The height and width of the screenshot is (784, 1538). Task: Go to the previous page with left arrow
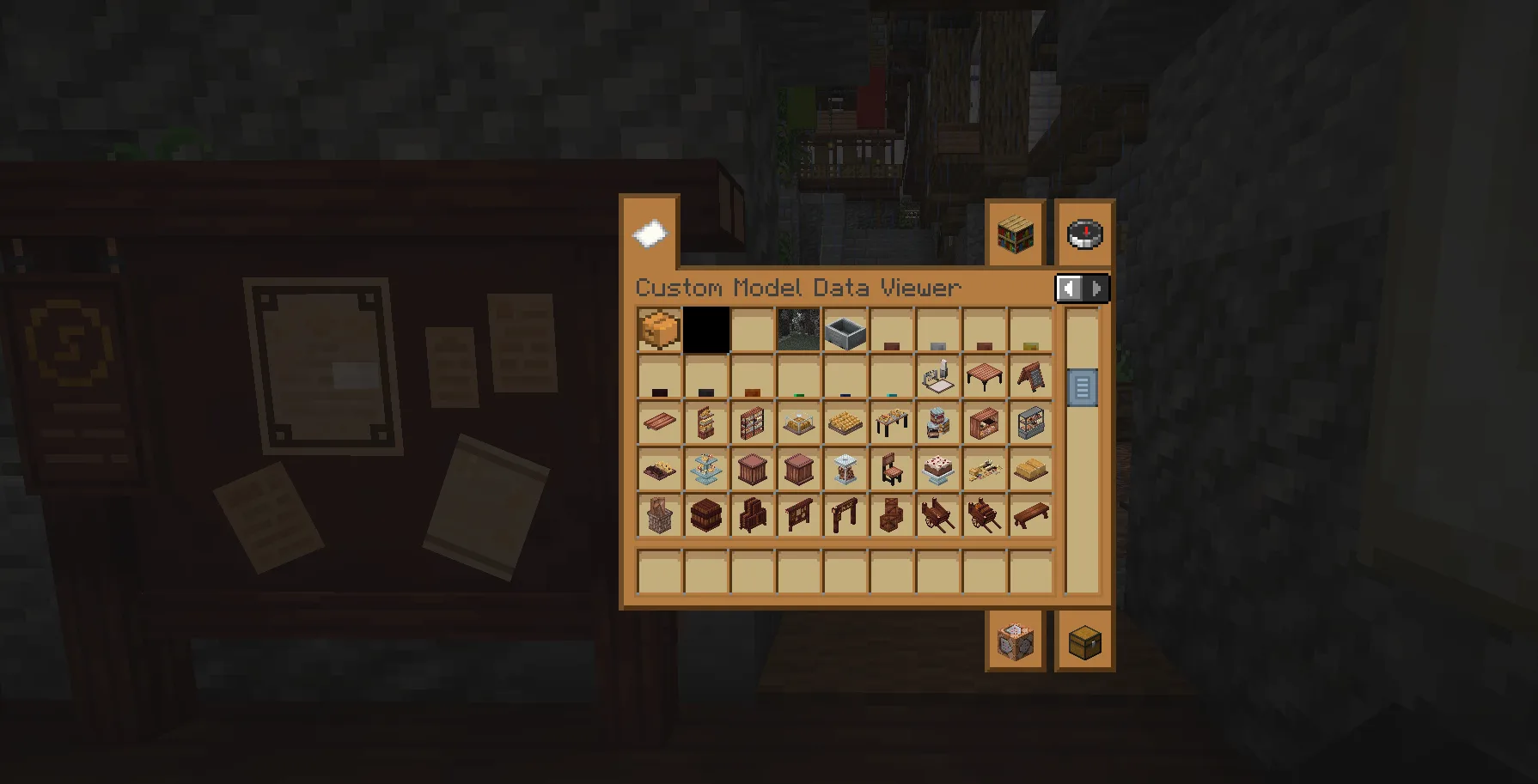pos(1069,289)
